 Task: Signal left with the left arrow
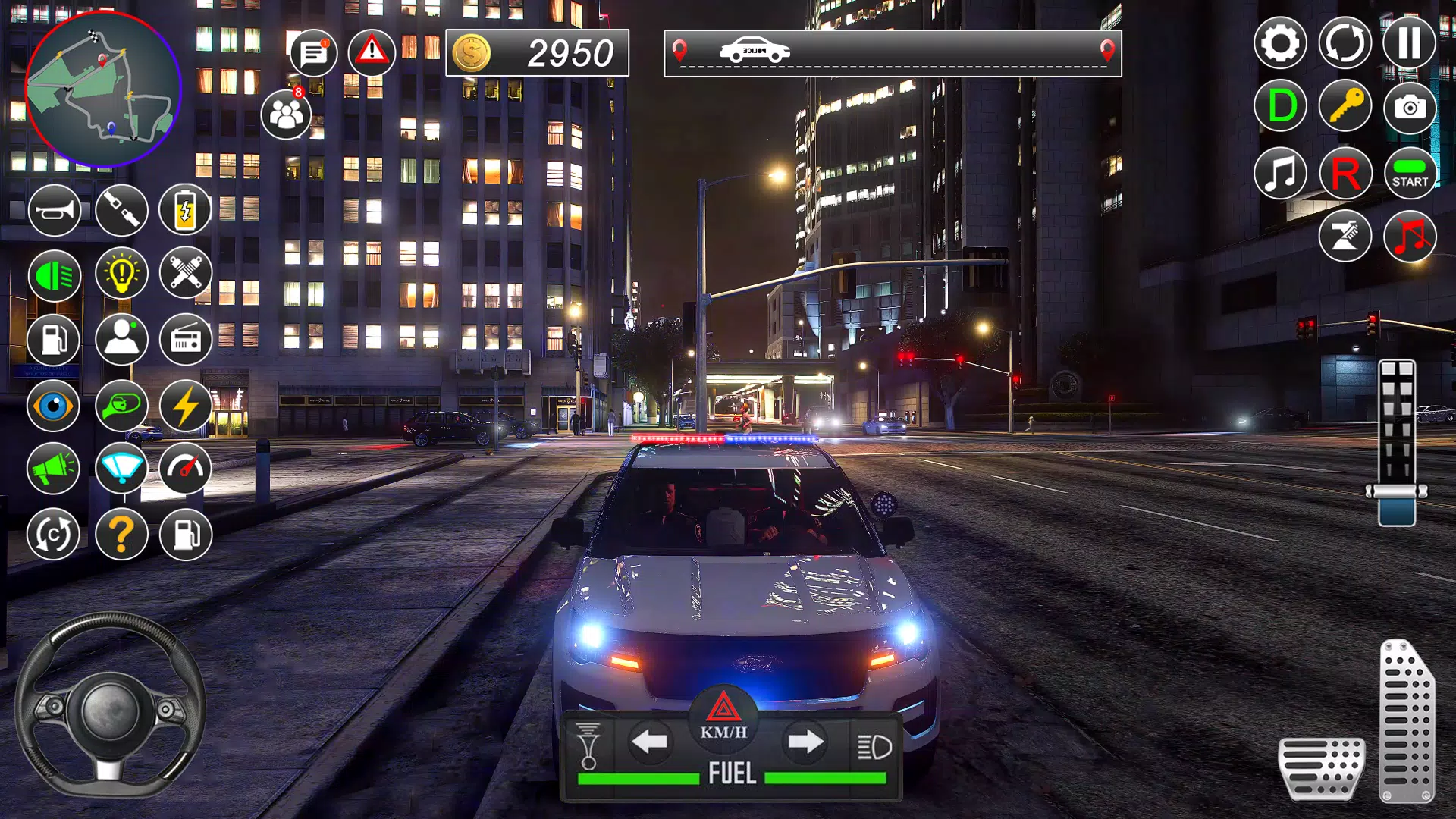tap(650, 742)
